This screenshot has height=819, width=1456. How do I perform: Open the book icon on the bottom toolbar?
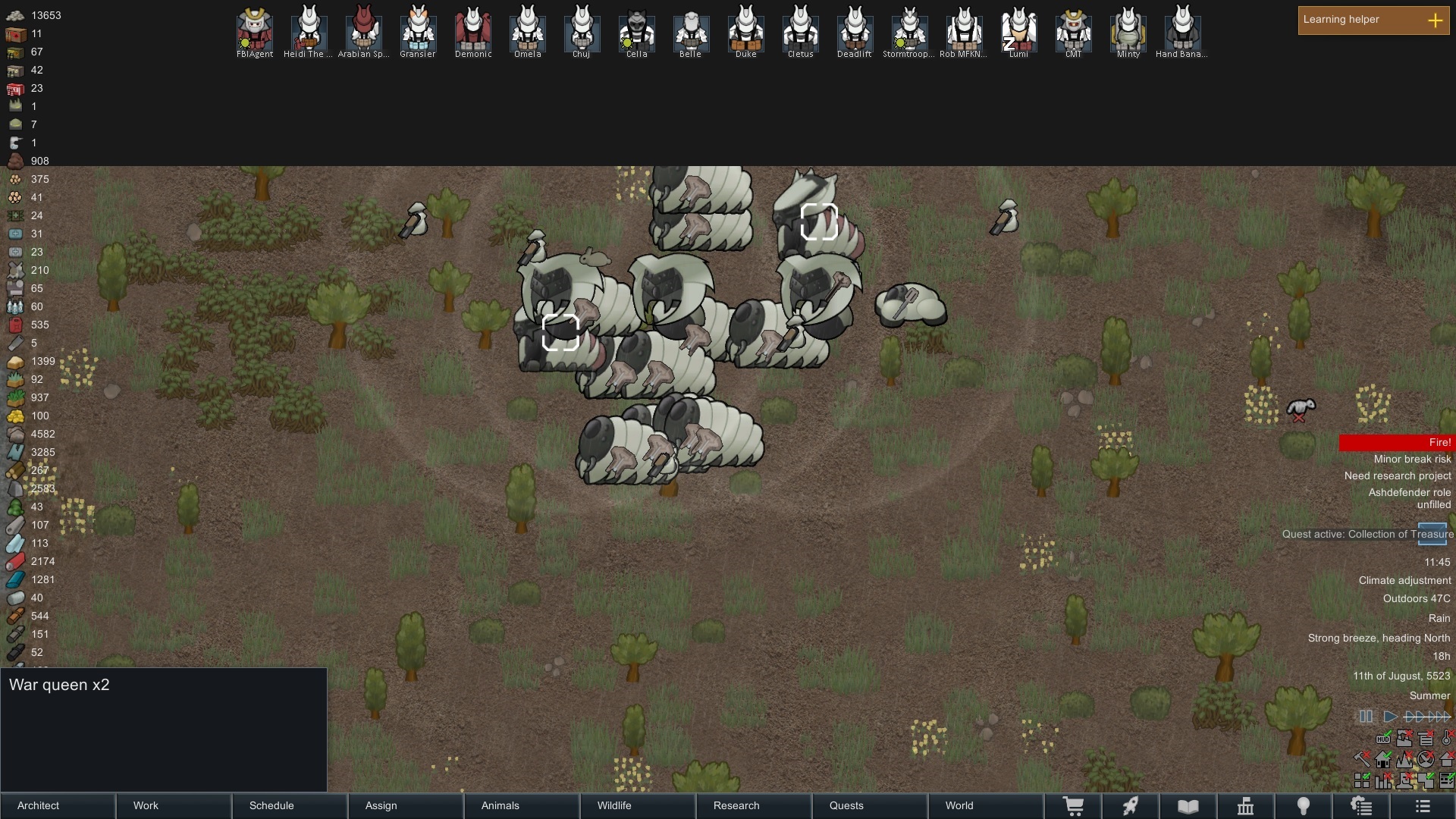[x=1188, y=806]
